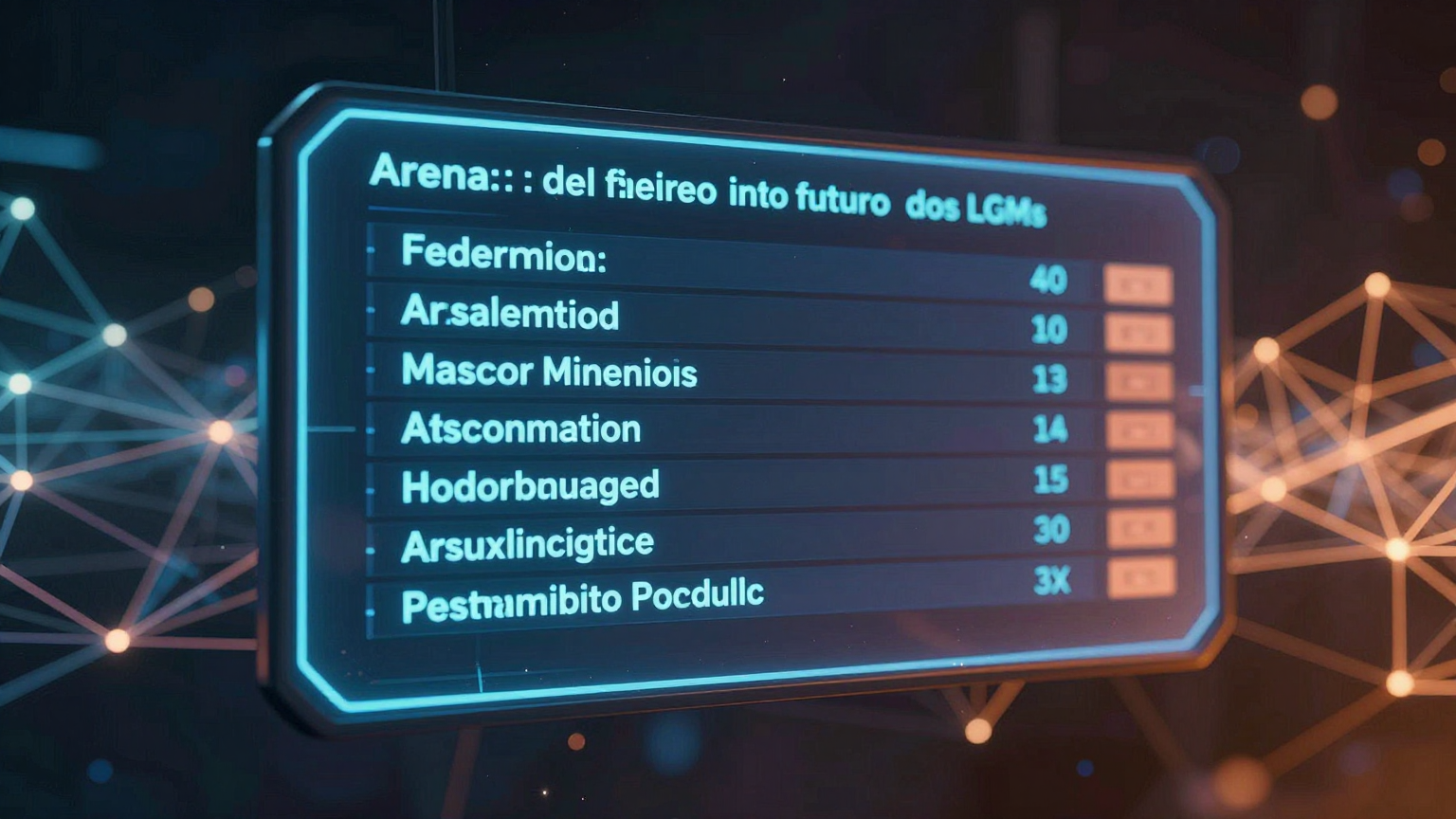Viewport: 1456px width, 819px height.
Task: Click the orange button beside score 40
Action: [1137, 284]
